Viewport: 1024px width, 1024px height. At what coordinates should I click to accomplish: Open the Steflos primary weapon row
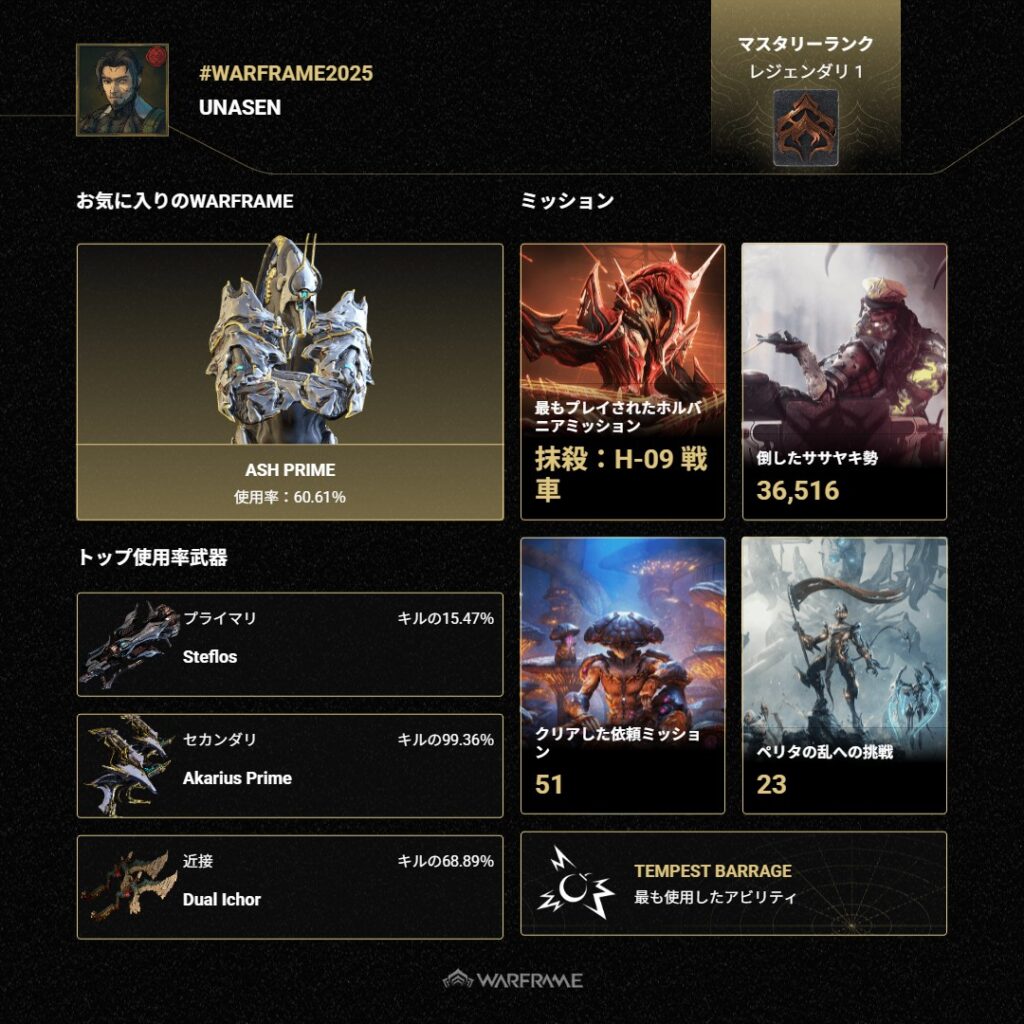click(x=289, y=644)
